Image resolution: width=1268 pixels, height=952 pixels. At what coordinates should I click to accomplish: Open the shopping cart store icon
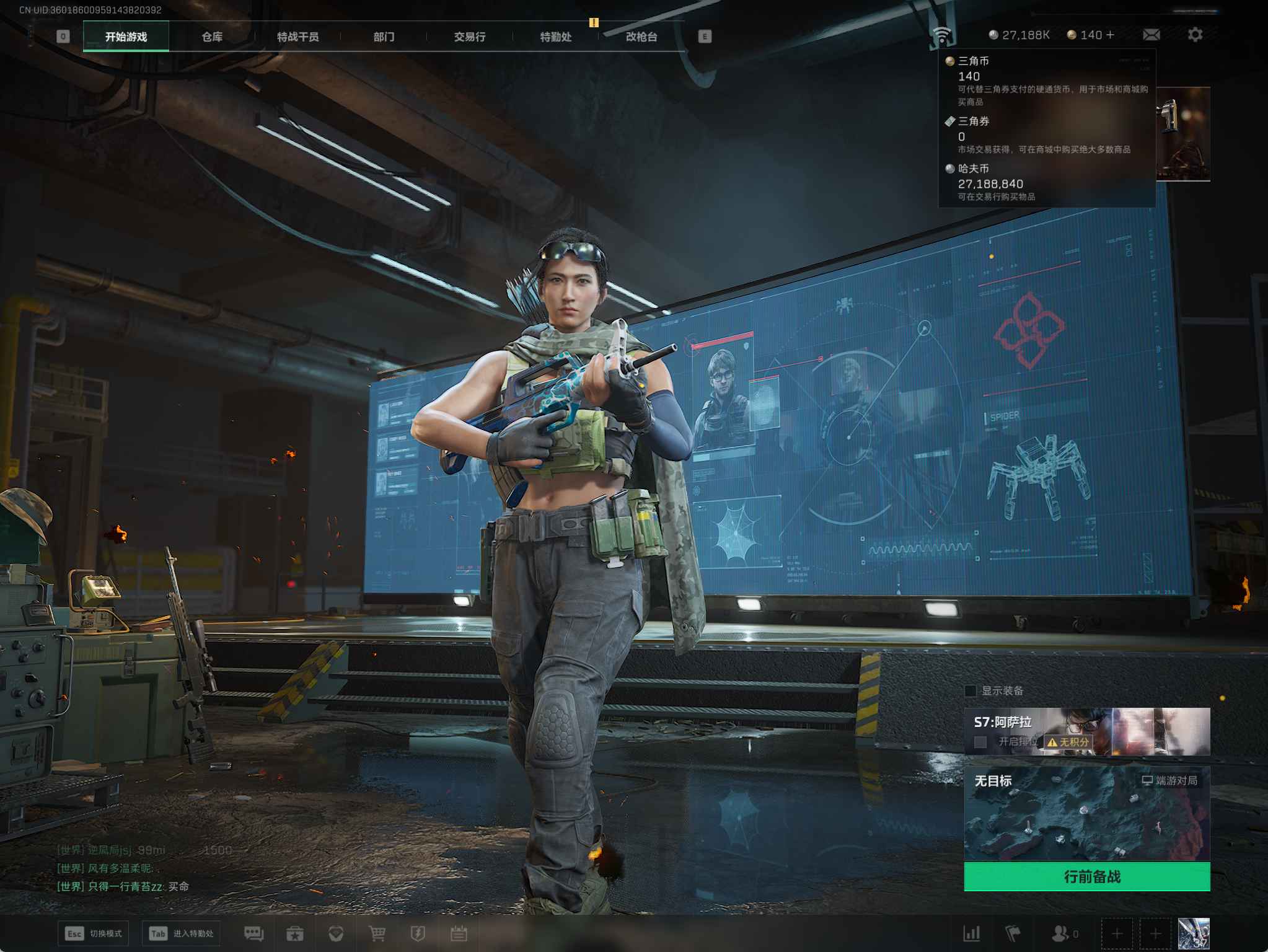tap(377, 933)
